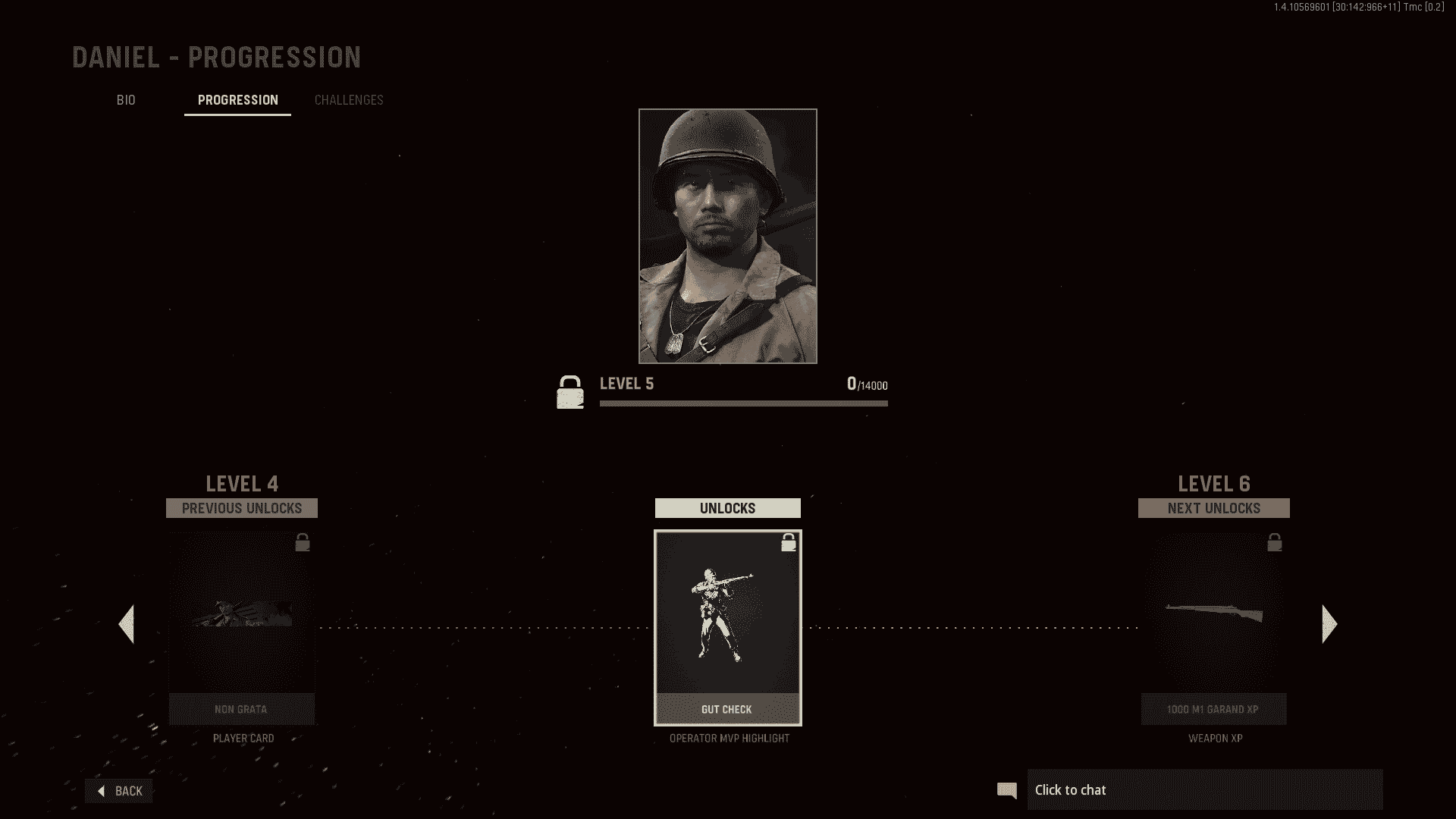Click the lock on the M1 Garand reward
This screenshot has height=819, width=1456.
click(1275, 541)
